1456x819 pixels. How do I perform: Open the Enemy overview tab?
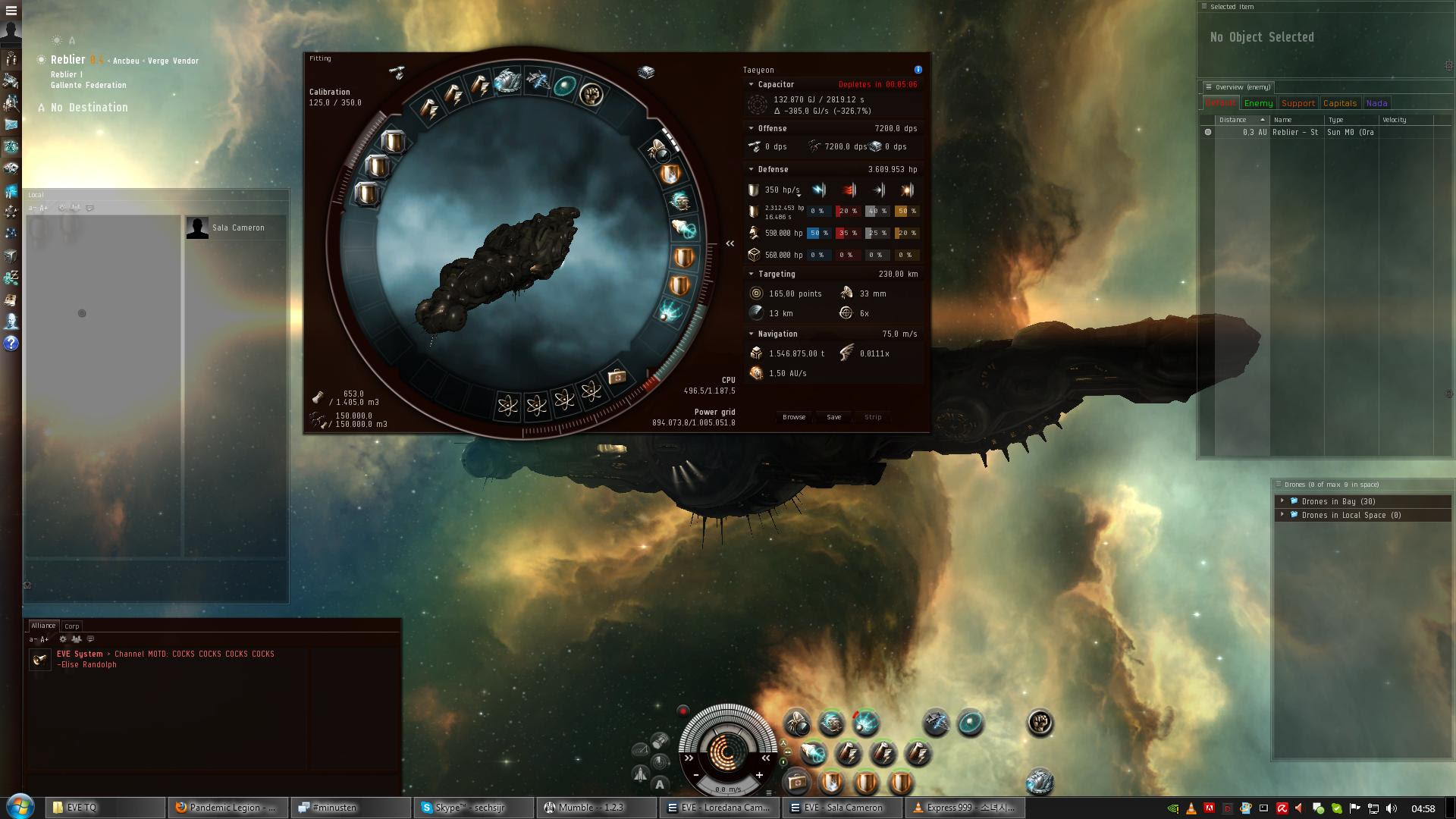pos(1258,103)
